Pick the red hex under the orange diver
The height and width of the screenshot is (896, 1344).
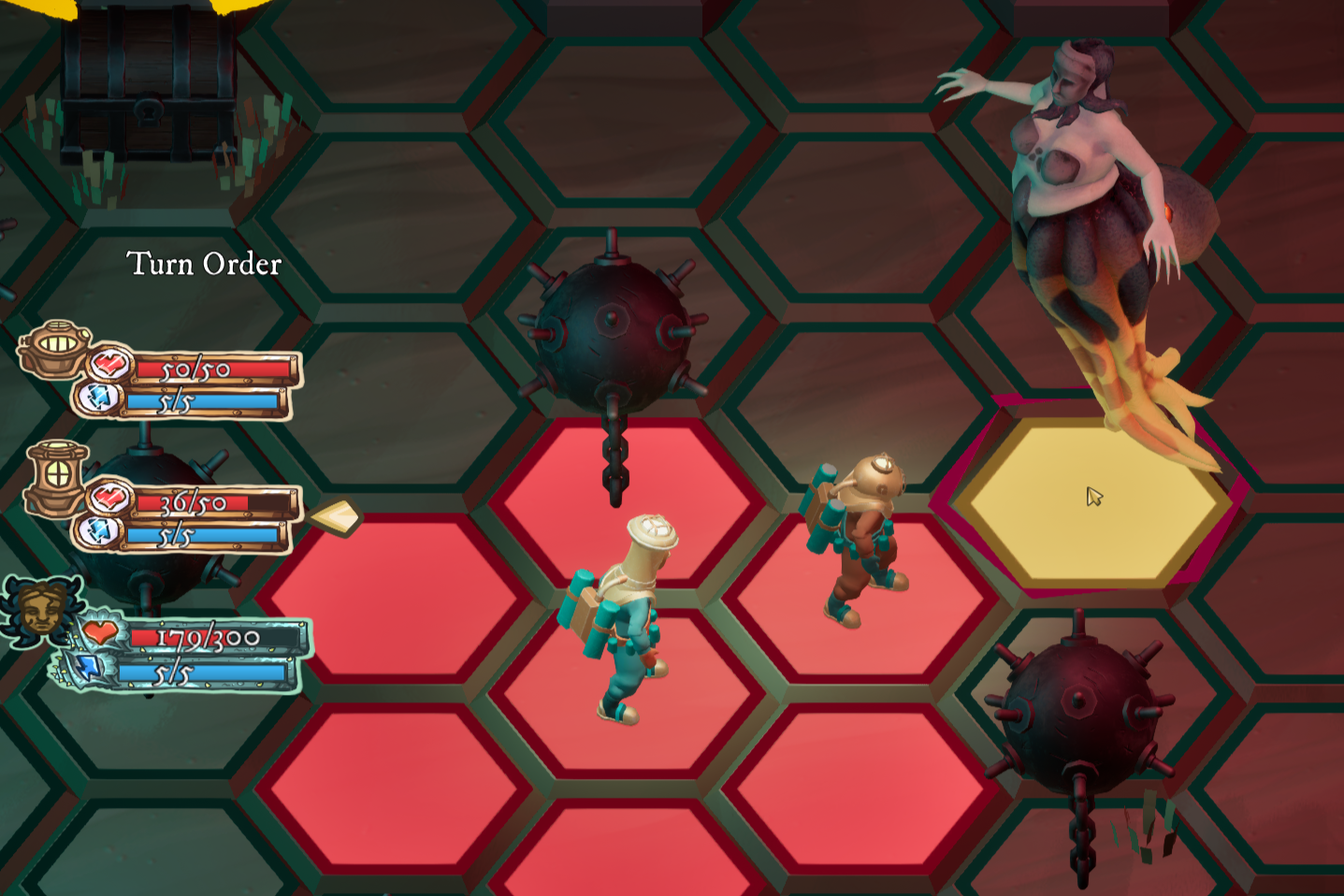(x=860, y=599)
